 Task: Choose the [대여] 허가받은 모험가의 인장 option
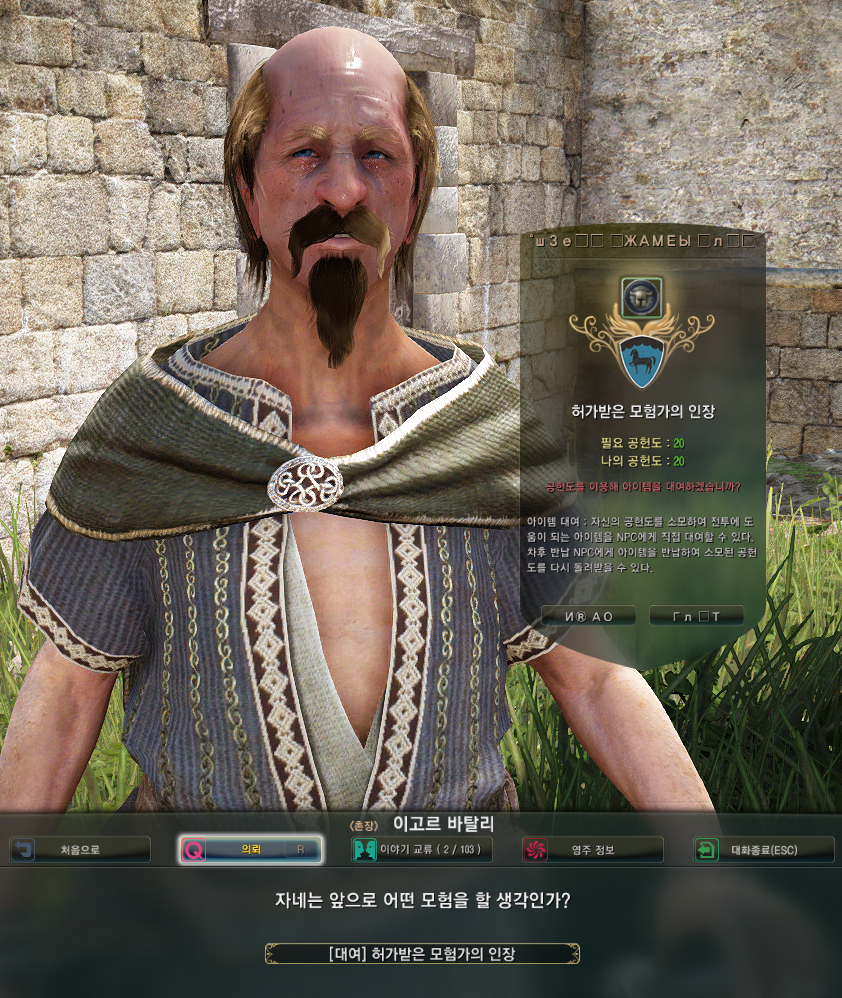pos(422,953)
